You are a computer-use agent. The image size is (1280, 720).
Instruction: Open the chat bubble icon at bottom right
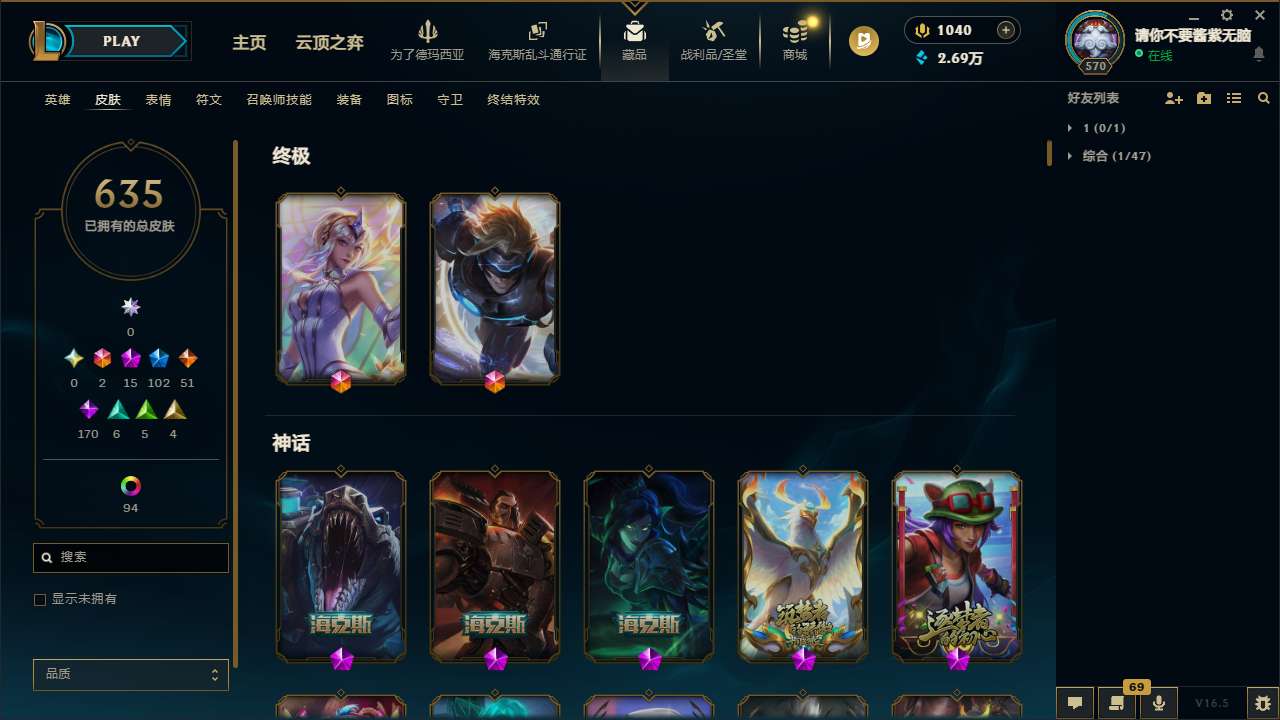(x=1075, y=703)
